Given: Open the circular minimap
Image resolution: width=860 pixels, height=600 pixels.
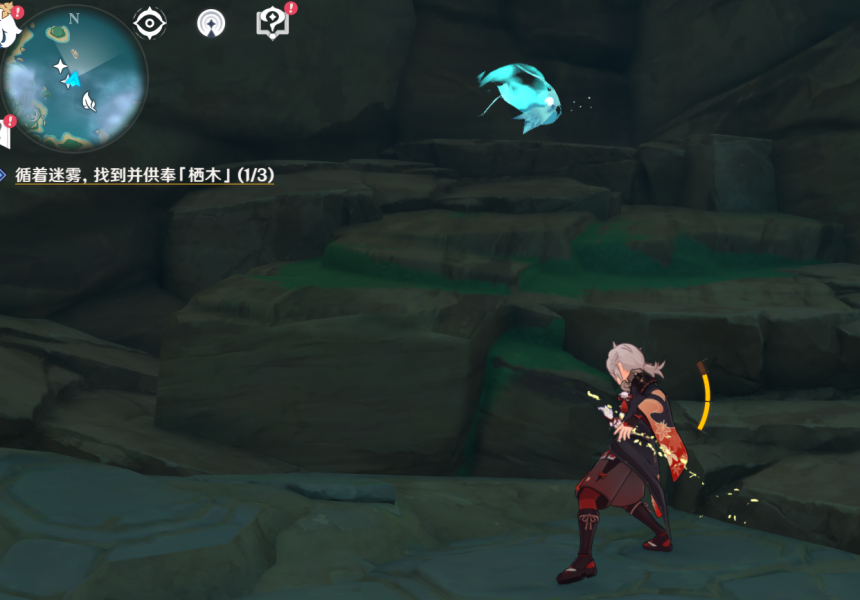Looking at the screenshot, I should 74,78.
